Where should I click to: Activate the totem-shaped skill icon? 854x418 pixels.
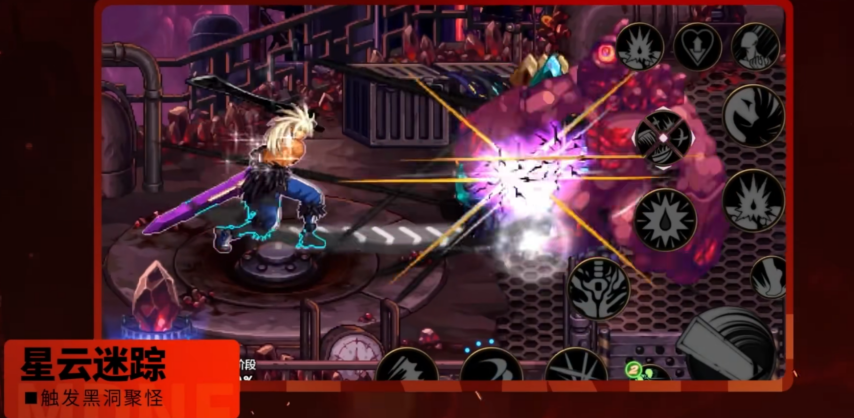(598, 288)
